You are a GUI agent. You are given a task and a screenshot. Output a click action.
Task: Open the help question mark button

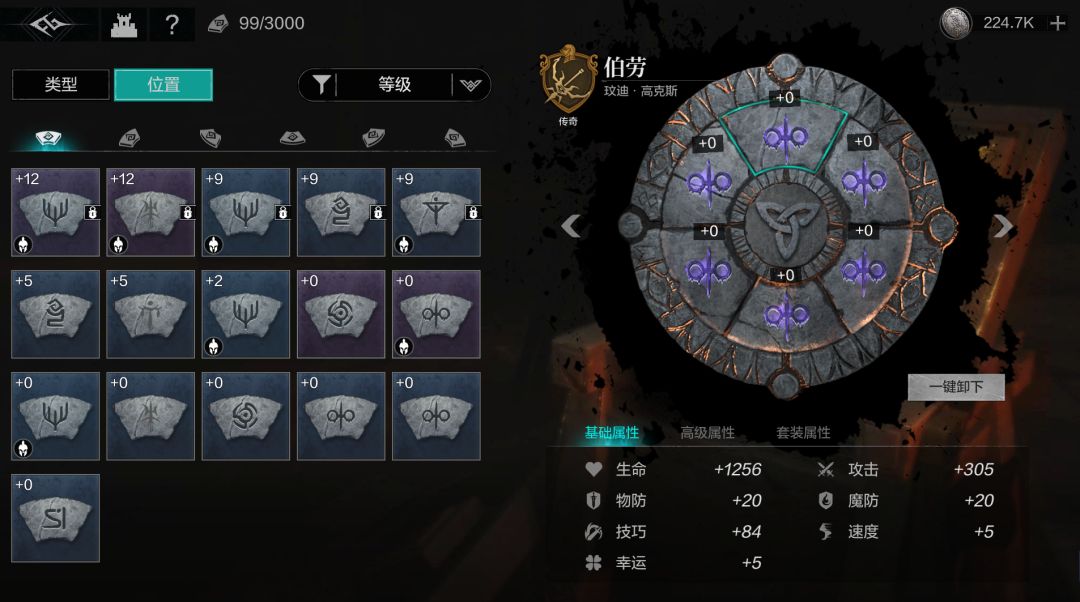(x=172, y=24)
